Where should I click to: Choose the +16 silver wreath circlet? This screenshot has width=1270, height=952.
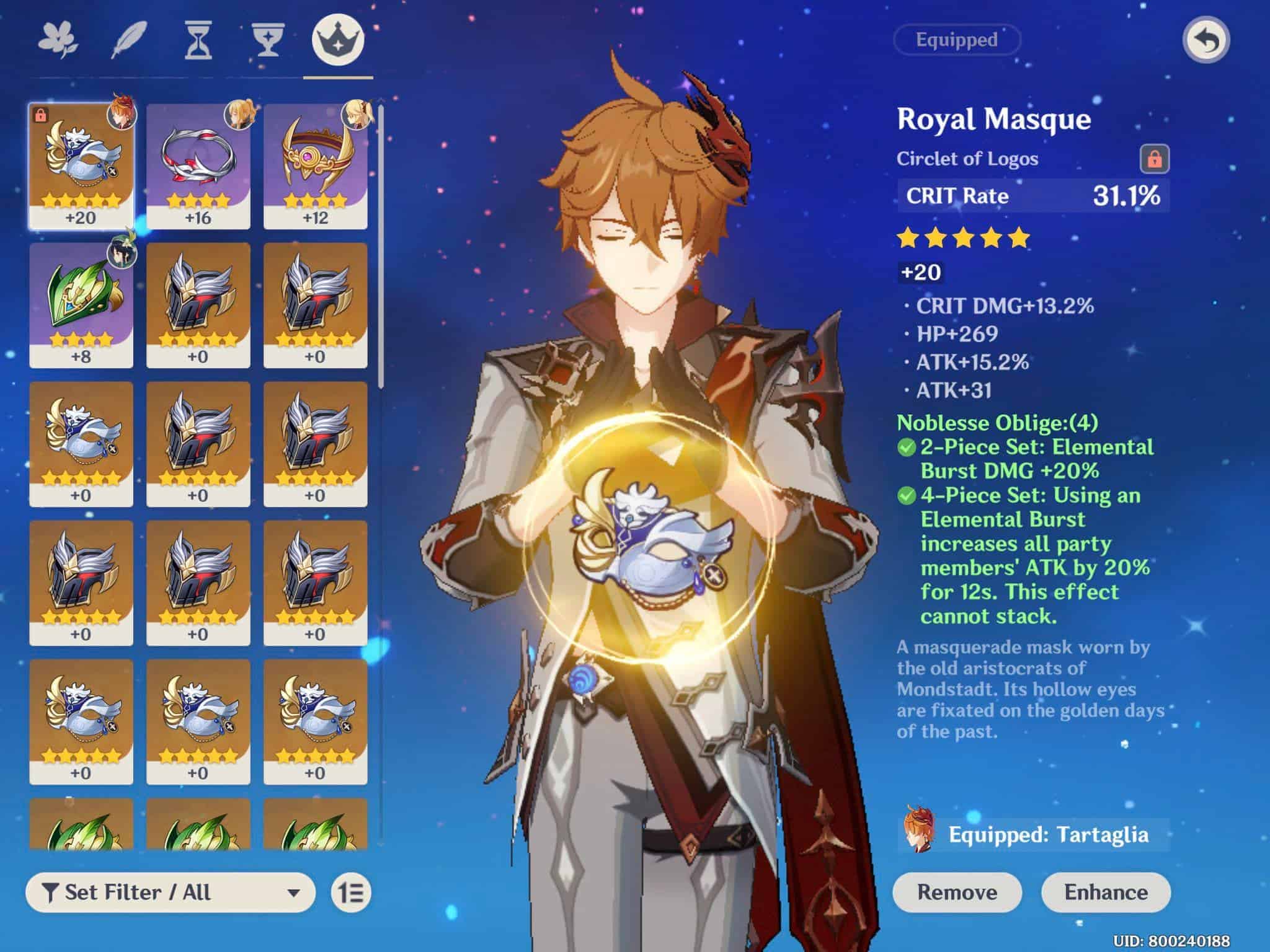[198, 166]
